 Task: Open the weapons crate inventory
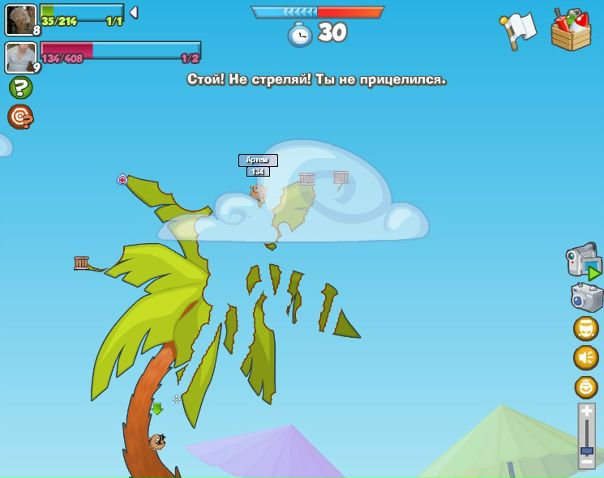pos(571,29)
